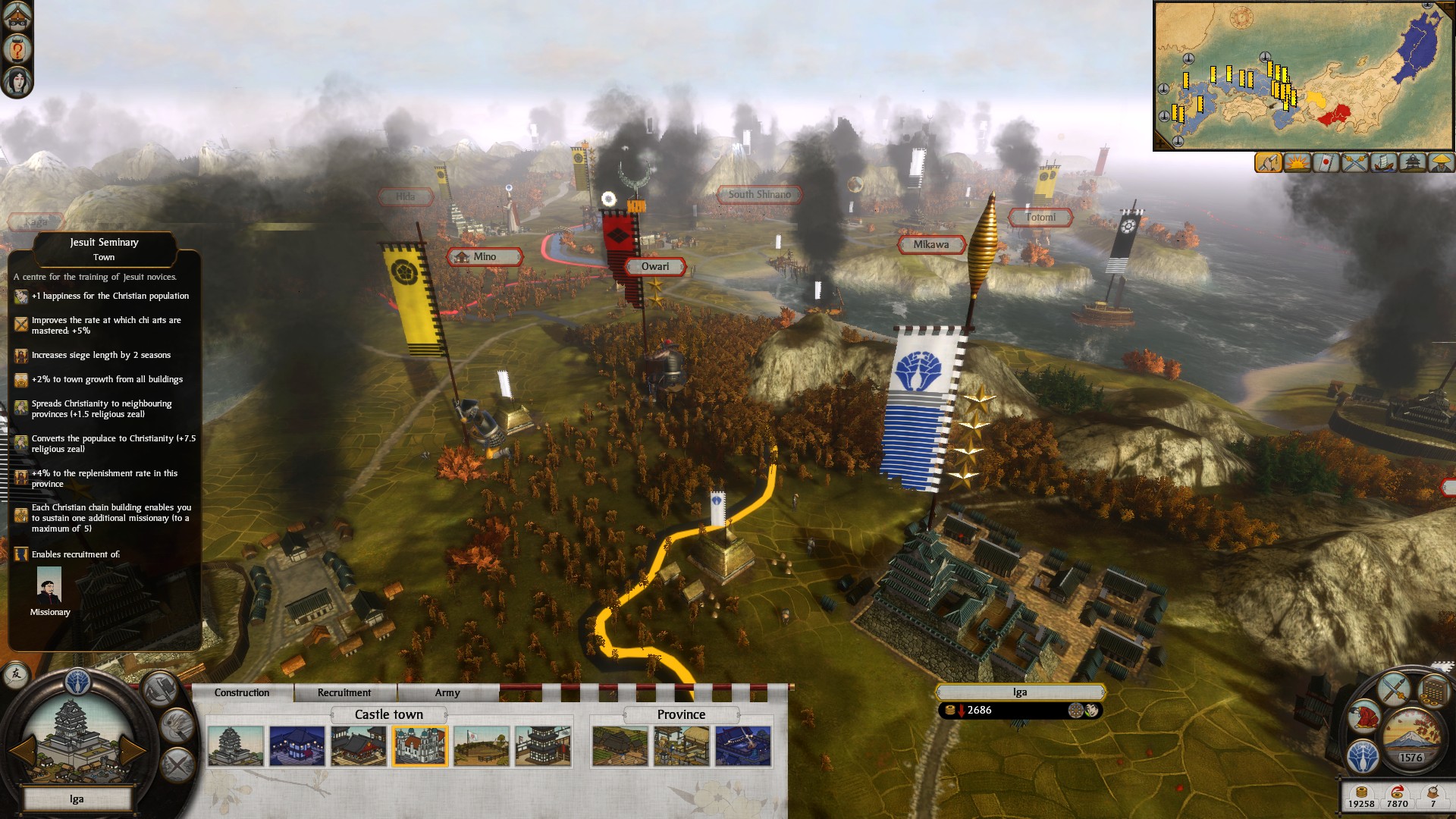Click the blue clan mon above the Iga settlement view

[x=77, y=682]
